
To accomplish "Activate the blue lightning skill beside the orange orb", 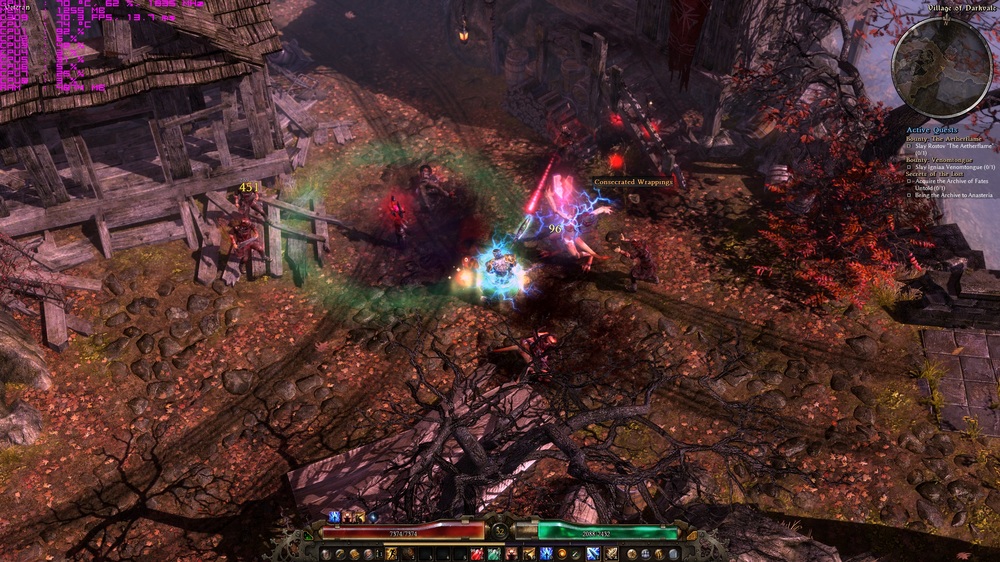I will [545, 554].
